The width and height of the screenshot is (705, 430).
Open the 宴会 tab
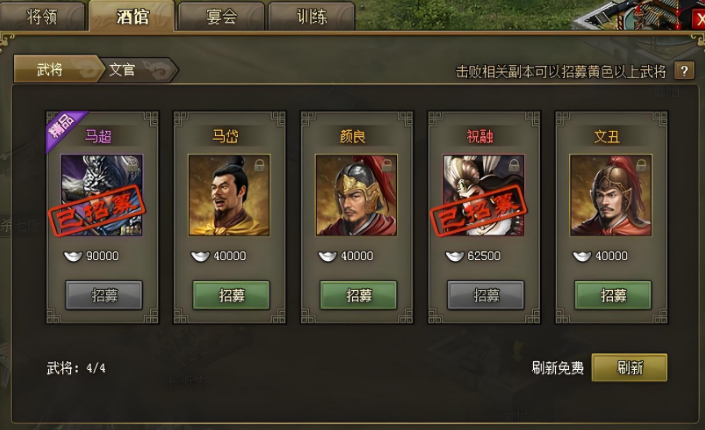[221, 15]
